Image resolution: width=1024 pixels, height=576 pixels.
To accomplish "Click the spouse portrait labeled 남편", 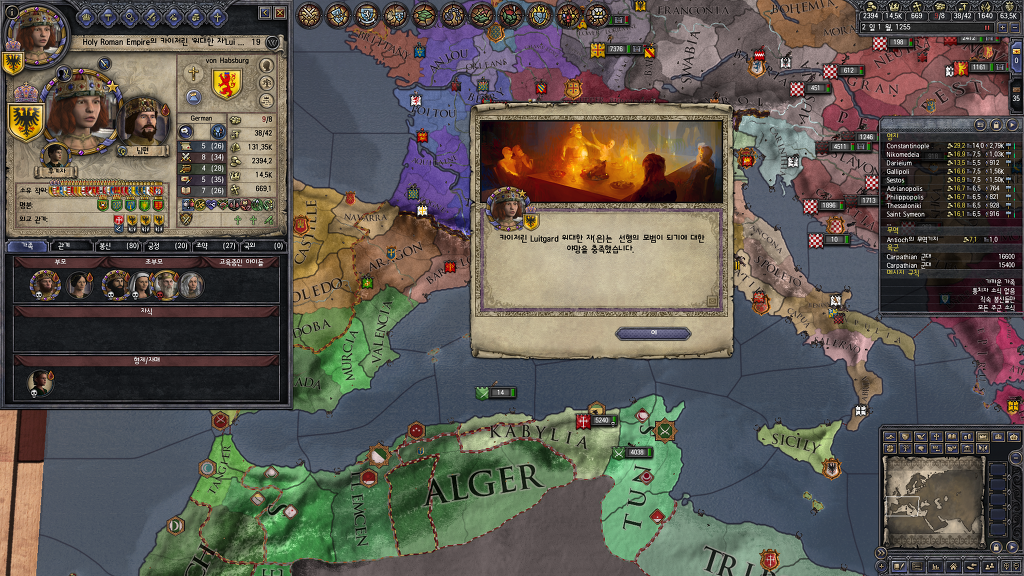I will (x=145, y=120).
